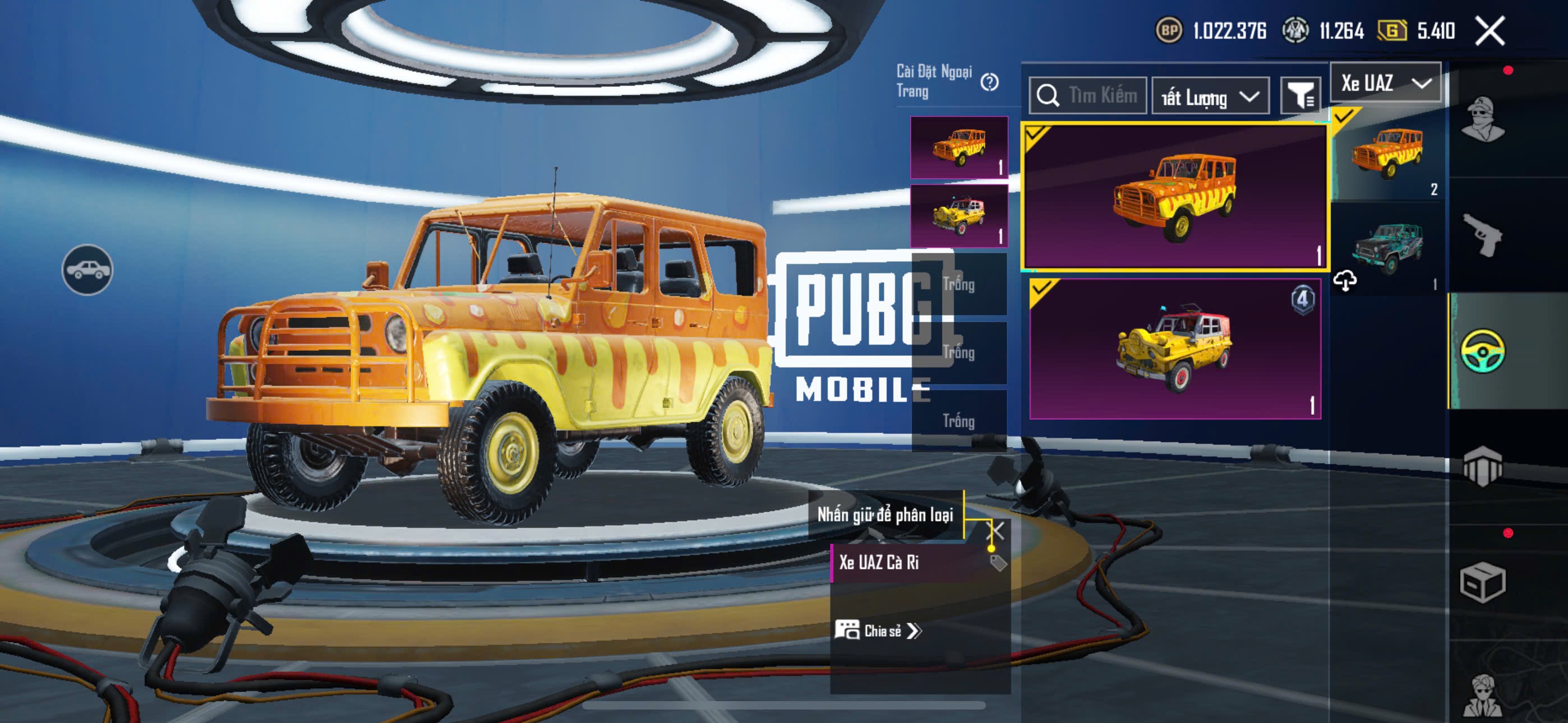Open the help question mark icon
Viewport: 1568px width, 723px height.
[x=989, y=82]
